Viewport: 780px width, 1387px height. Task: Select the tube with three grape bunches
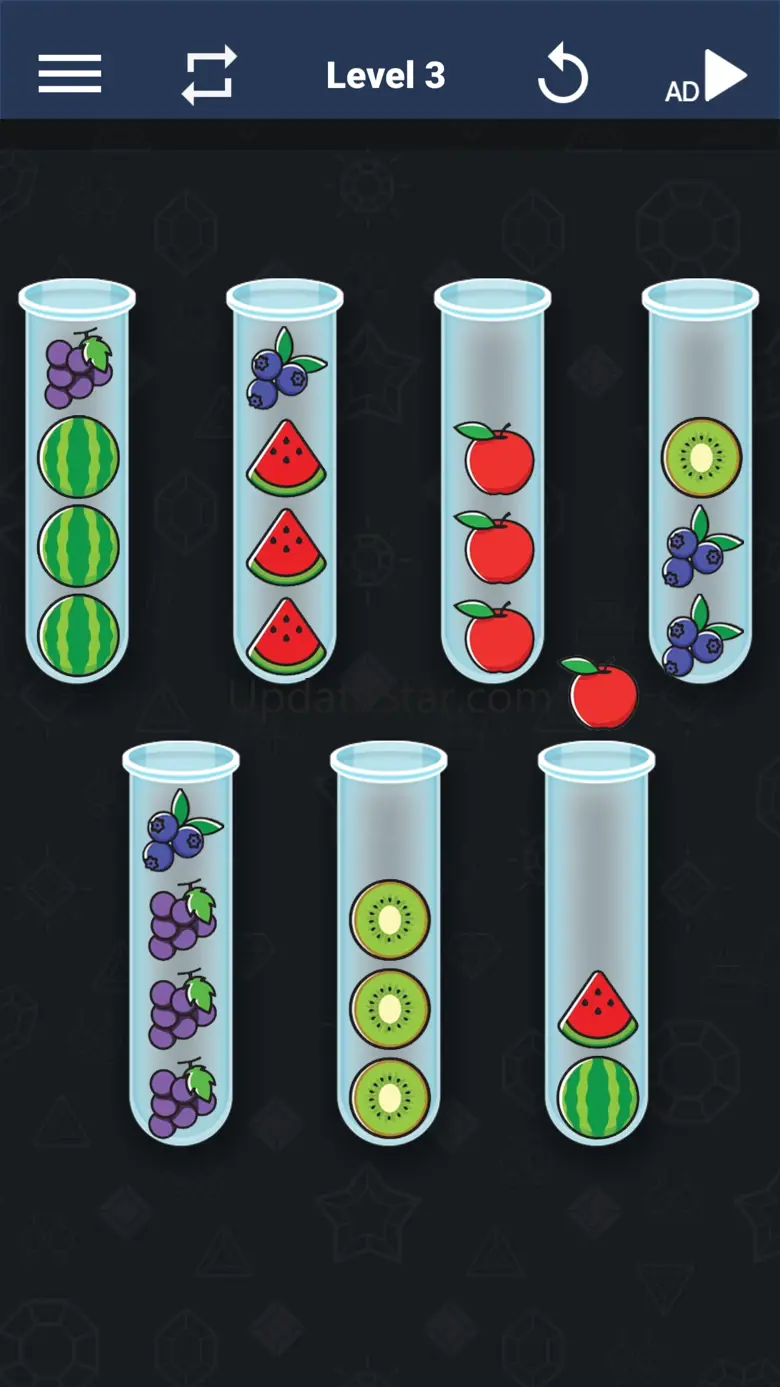(x=182, y=944)
